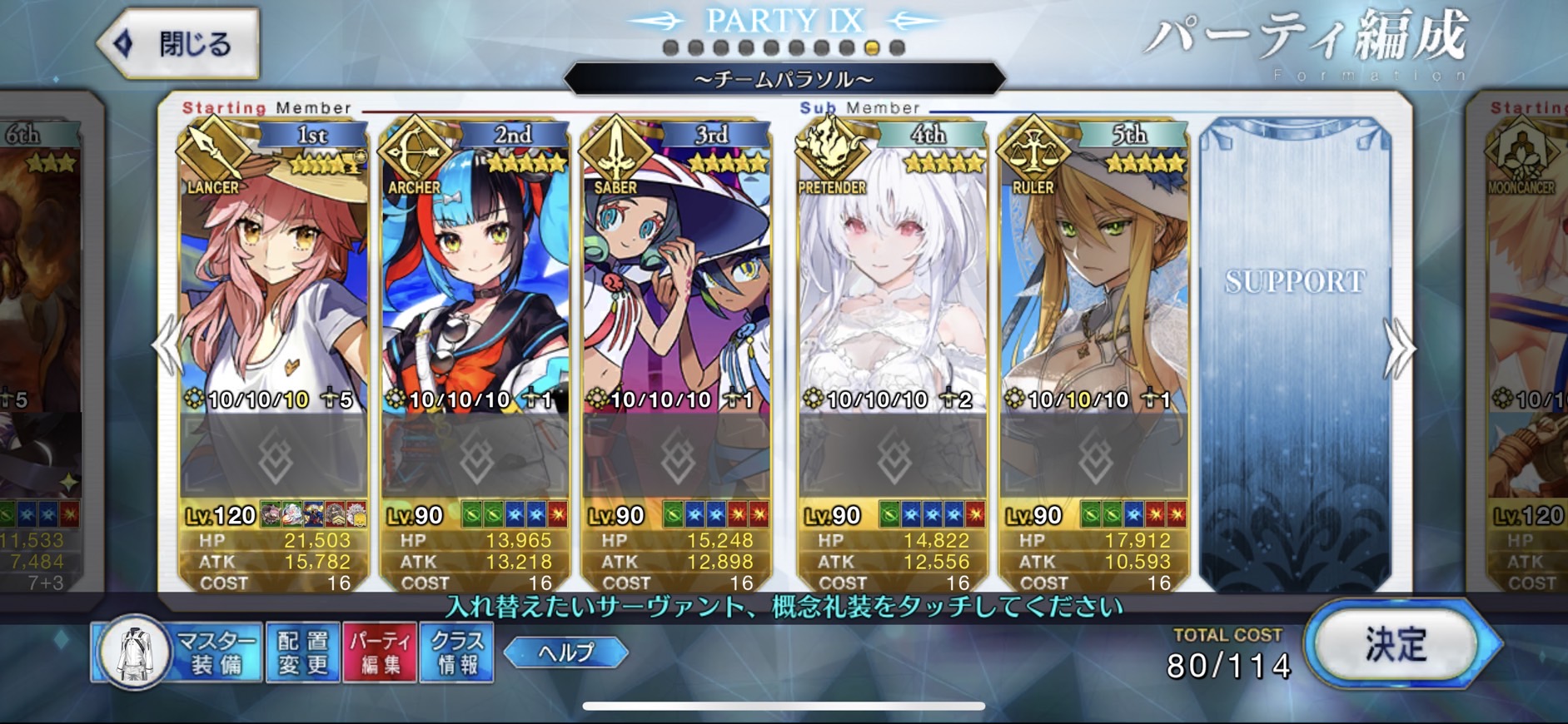Select the 5th slot Ruler servant card
Viewport: 1568px width, 724px height.
click(x=1094, y=275)
